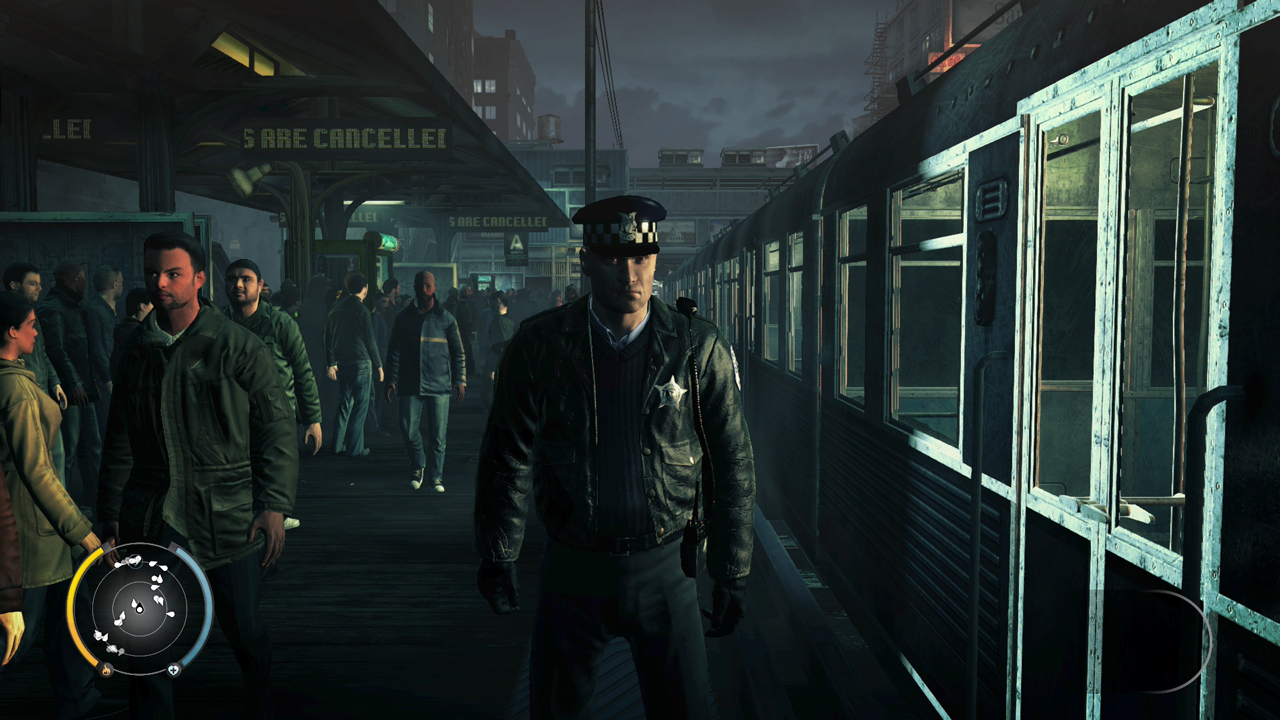Click the highlighted blip at the radar's top edge
This screenshot has width=1280, height=720.
136,562
